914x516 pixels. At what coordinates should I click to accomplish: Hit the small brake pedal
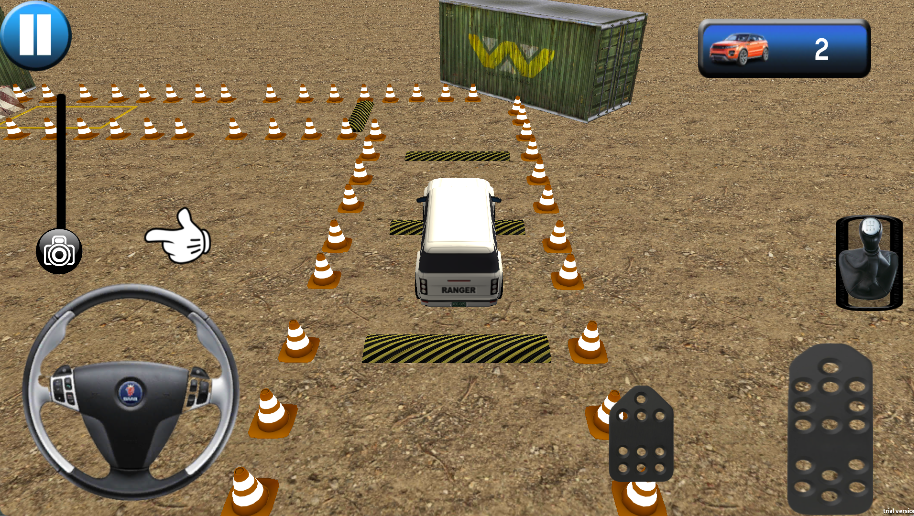click(641, 436)
